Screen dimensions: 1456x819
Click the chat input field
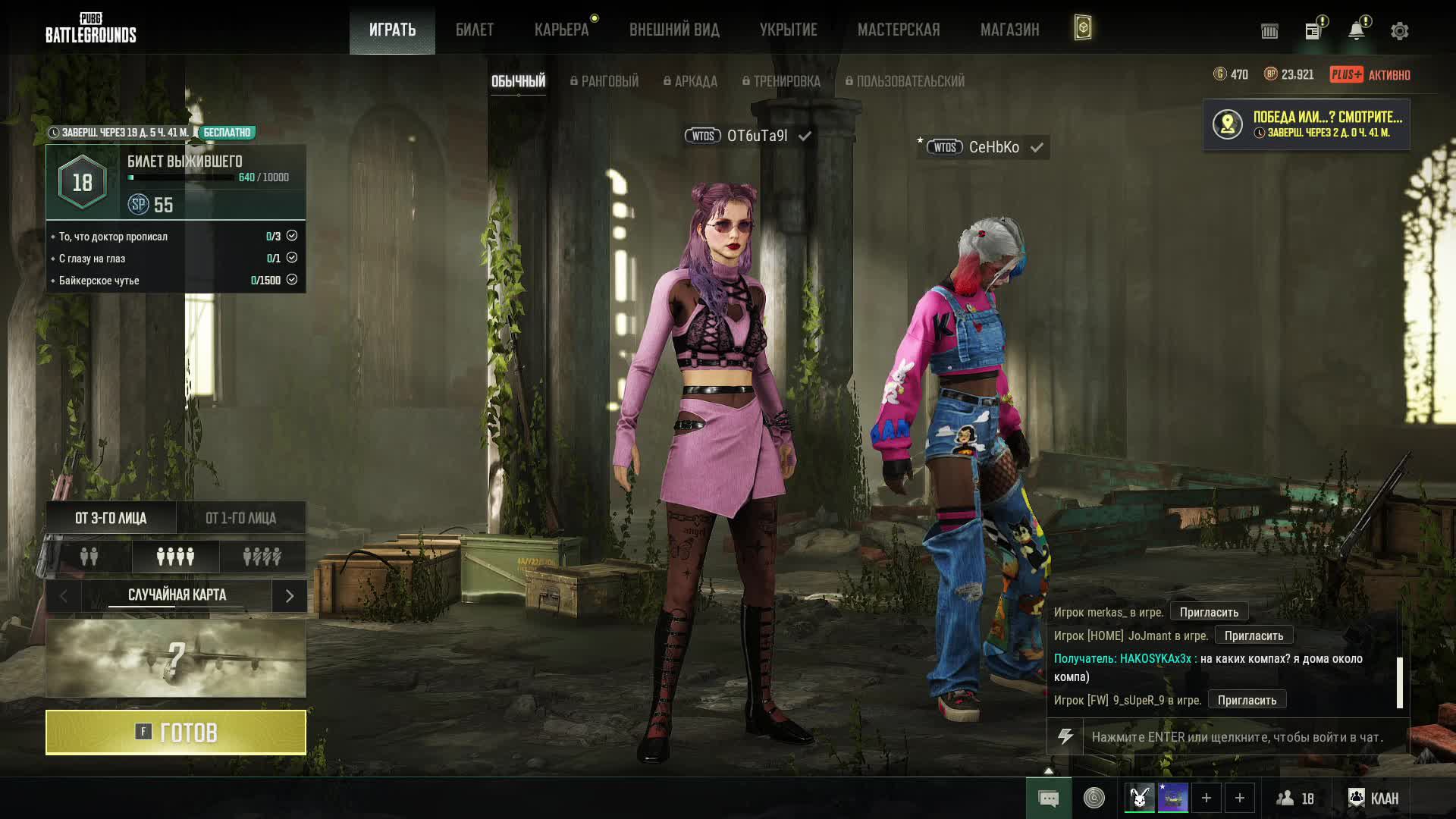[x=1237, y=737]
